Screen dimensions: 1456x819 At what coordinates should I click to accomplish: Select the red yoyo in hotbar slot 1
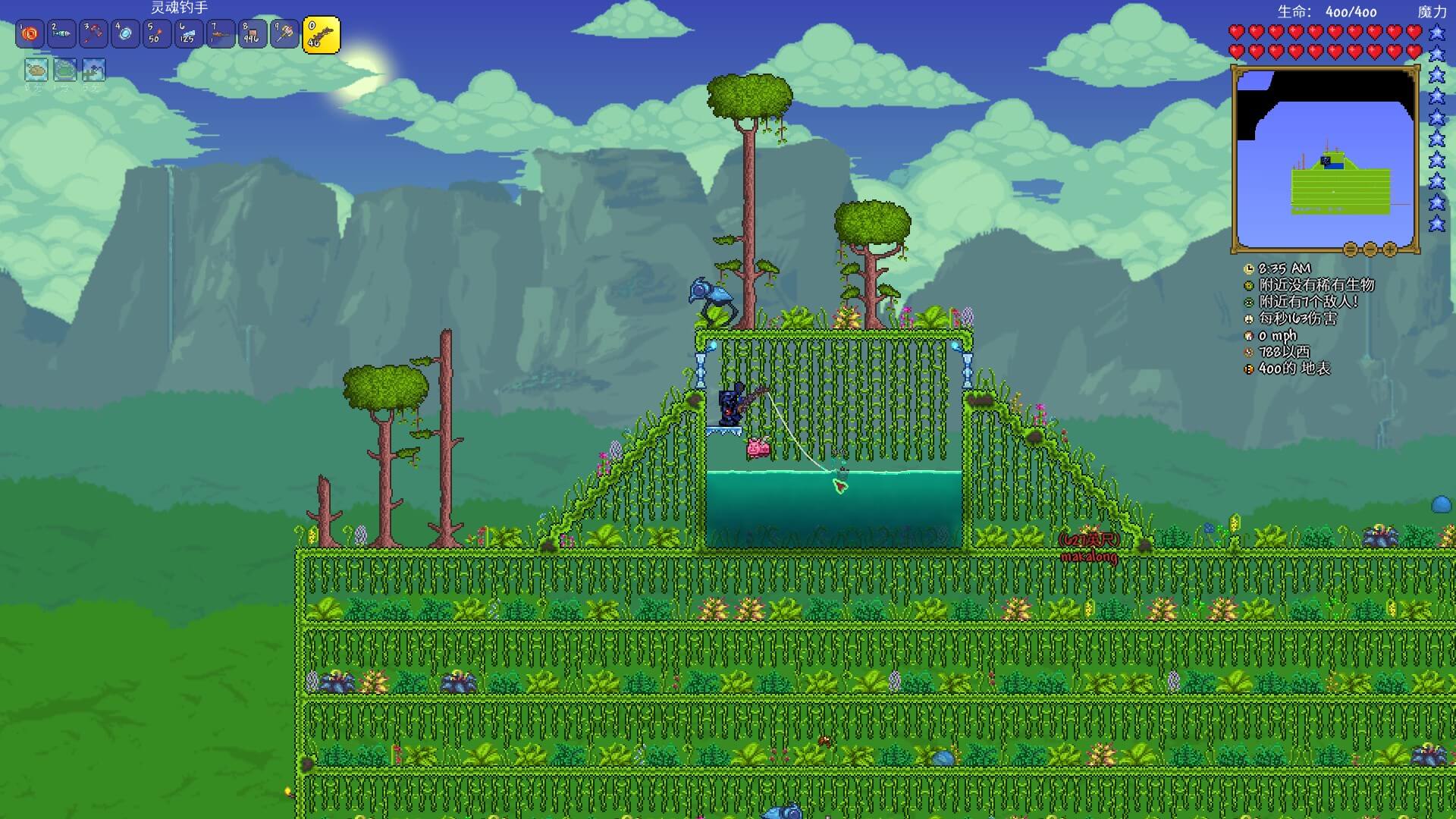point(30,34)
